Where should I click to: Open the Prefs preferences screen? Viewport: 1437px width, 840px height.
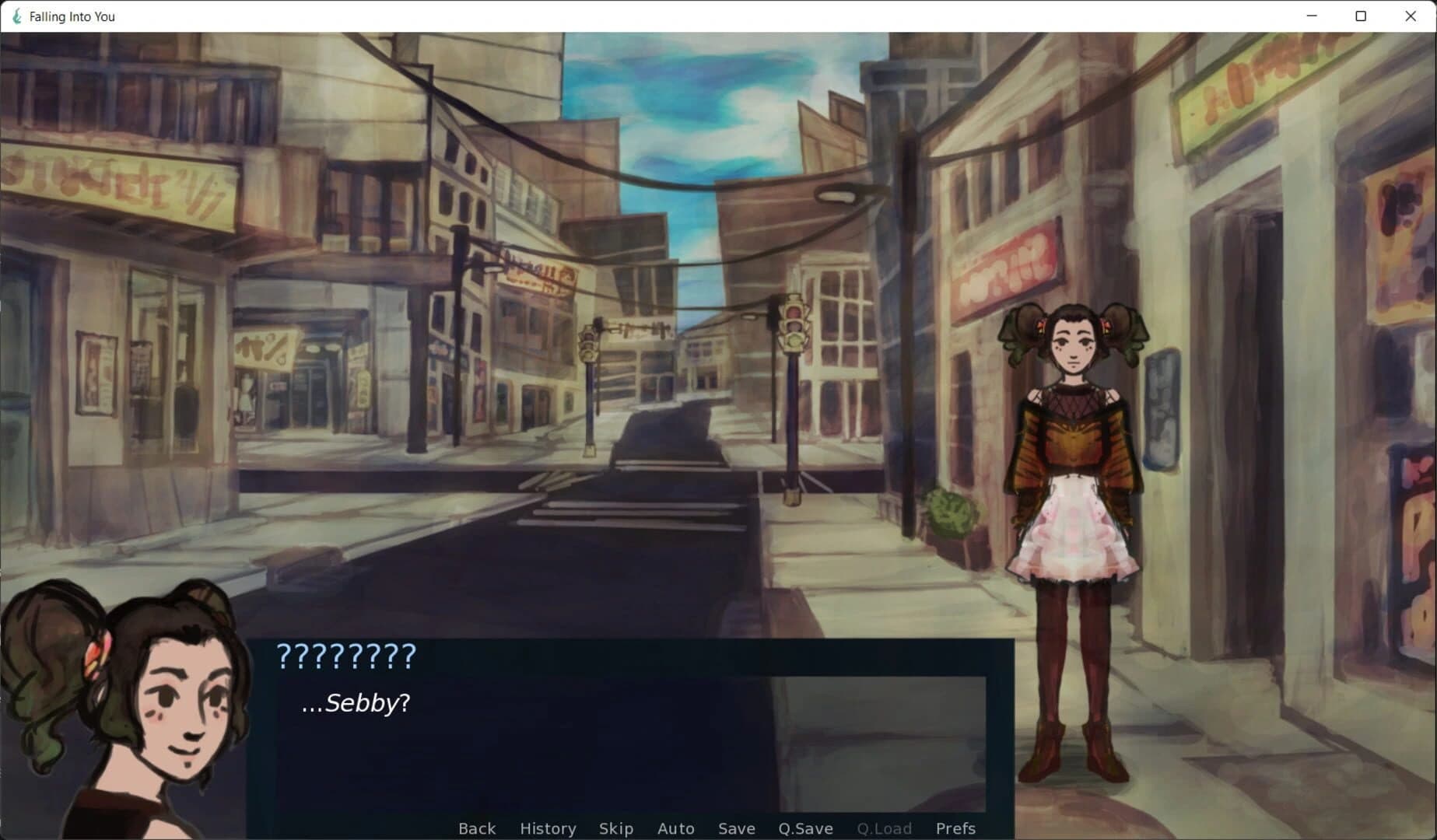(955, 828)
